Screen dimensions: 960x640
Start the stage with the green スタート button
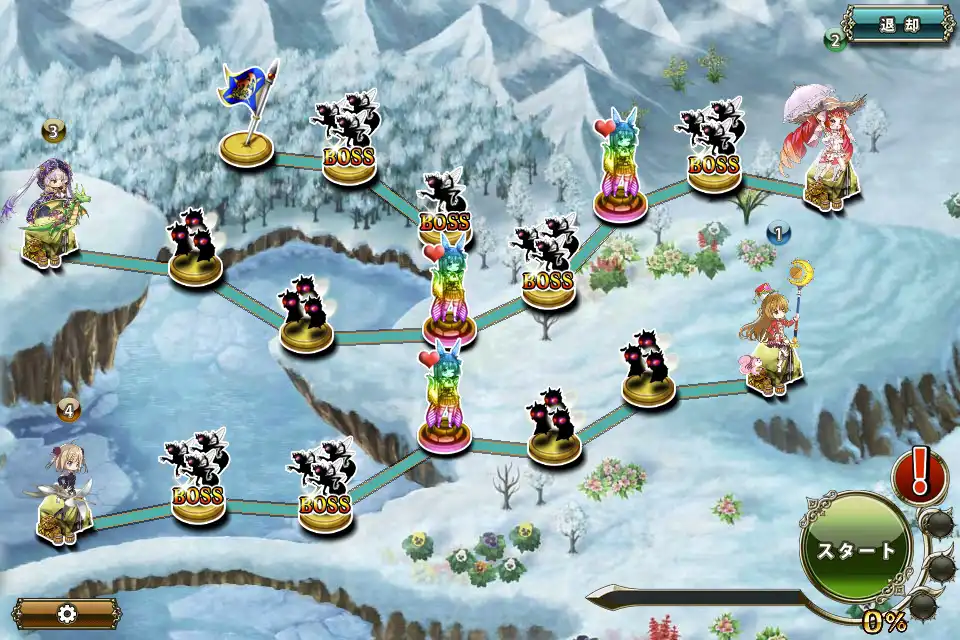click(x=856, y=550)
